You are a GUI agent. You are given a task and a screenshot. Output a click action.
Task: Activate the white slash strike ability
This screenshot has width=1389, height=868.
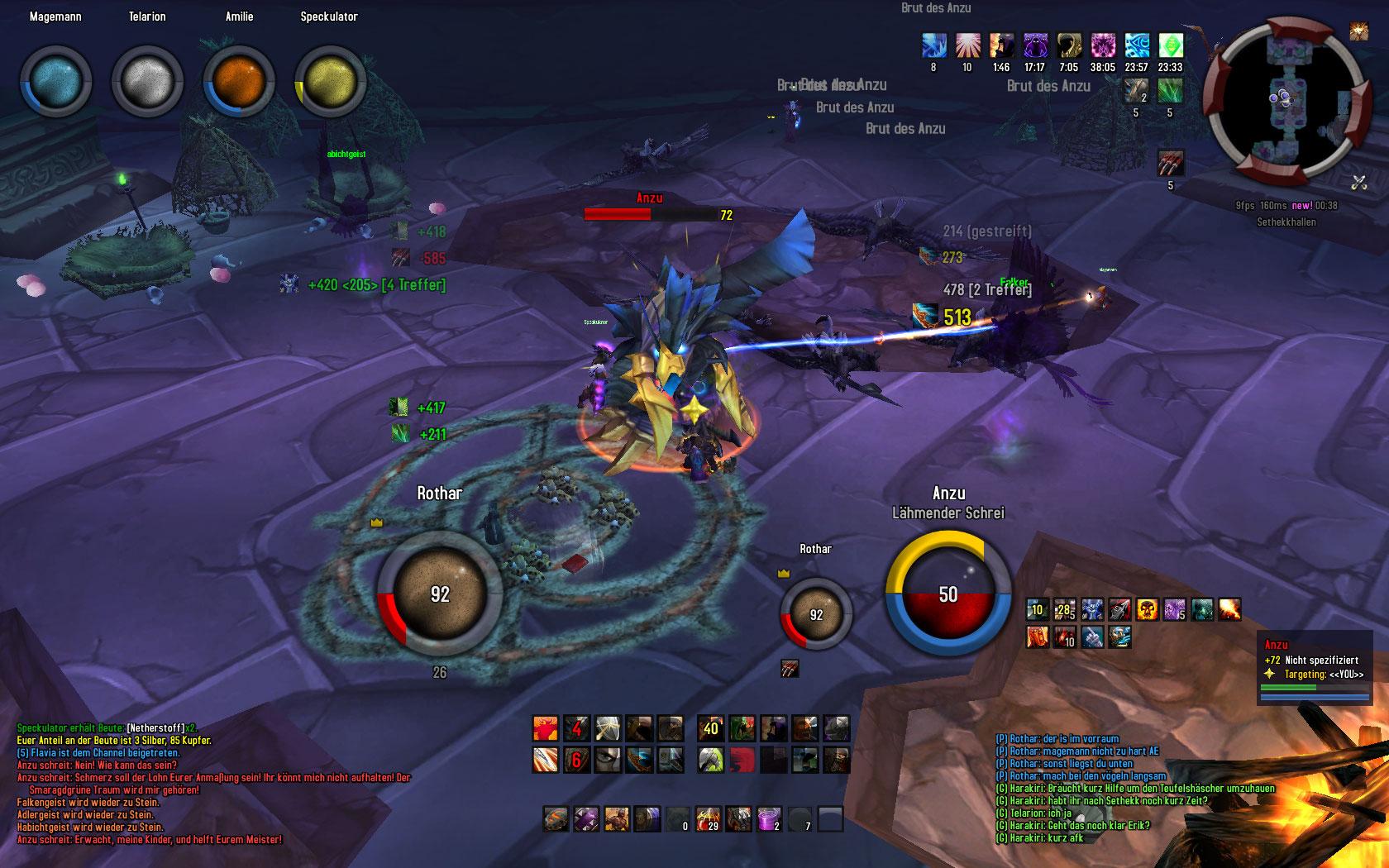pos(545,758)
